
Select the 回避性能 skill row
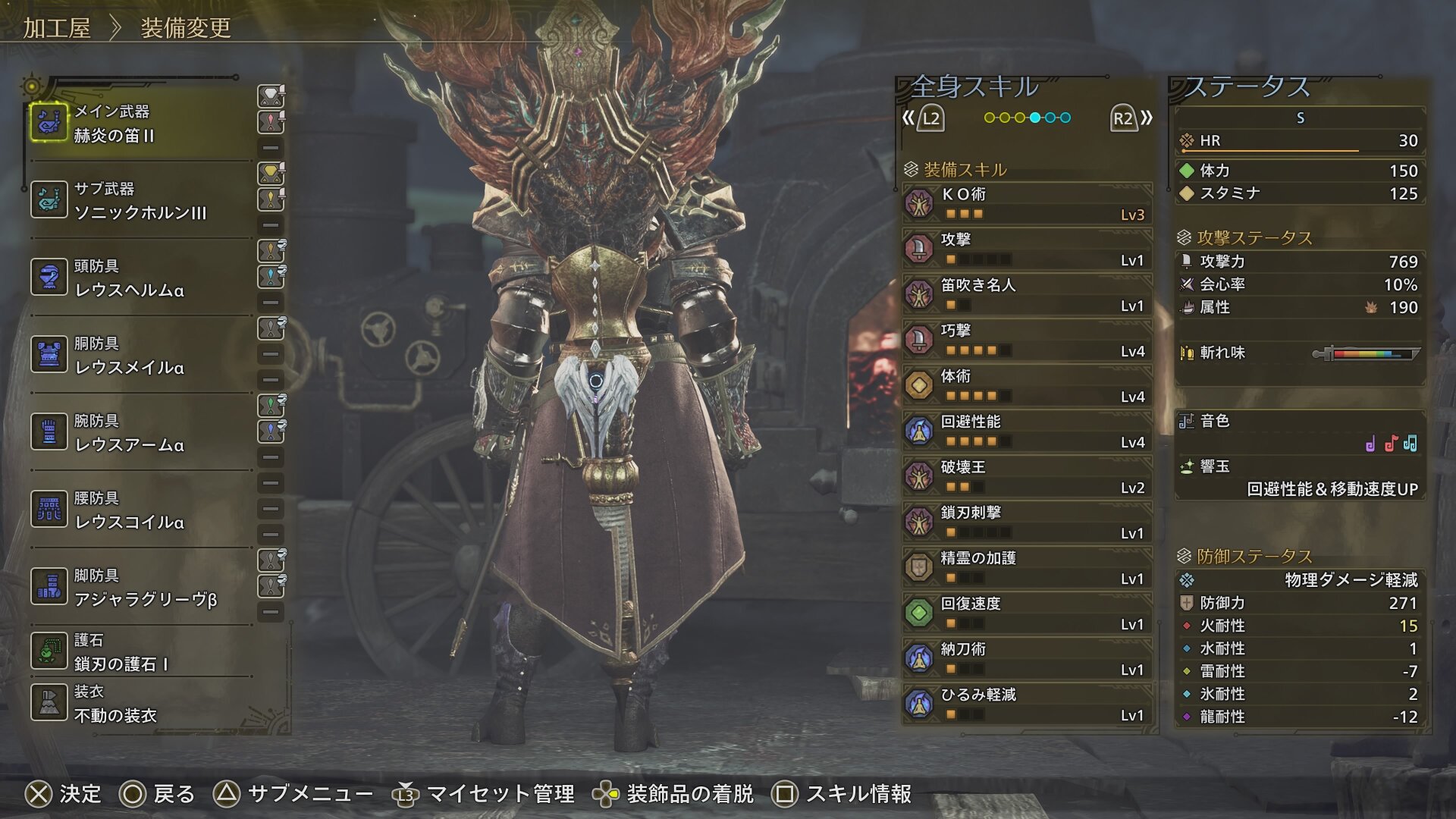pos(1028,431)
